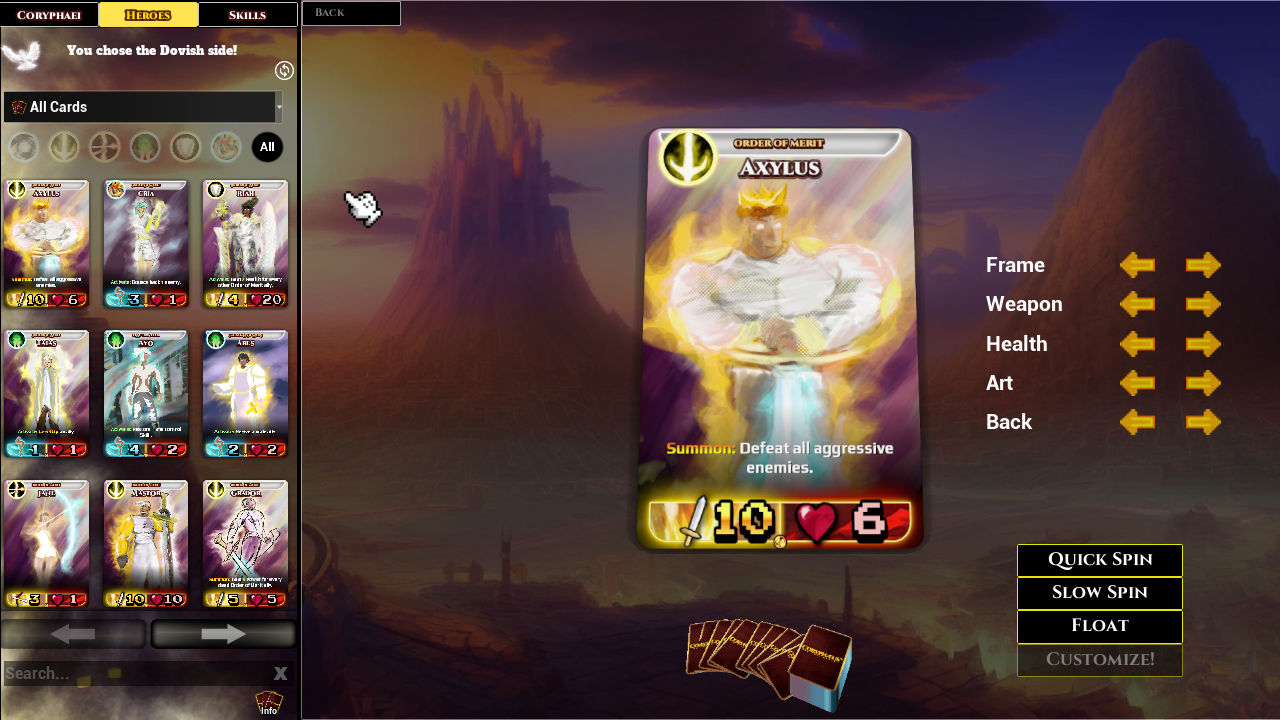Activate the Float view mode

pos(1099,626)
